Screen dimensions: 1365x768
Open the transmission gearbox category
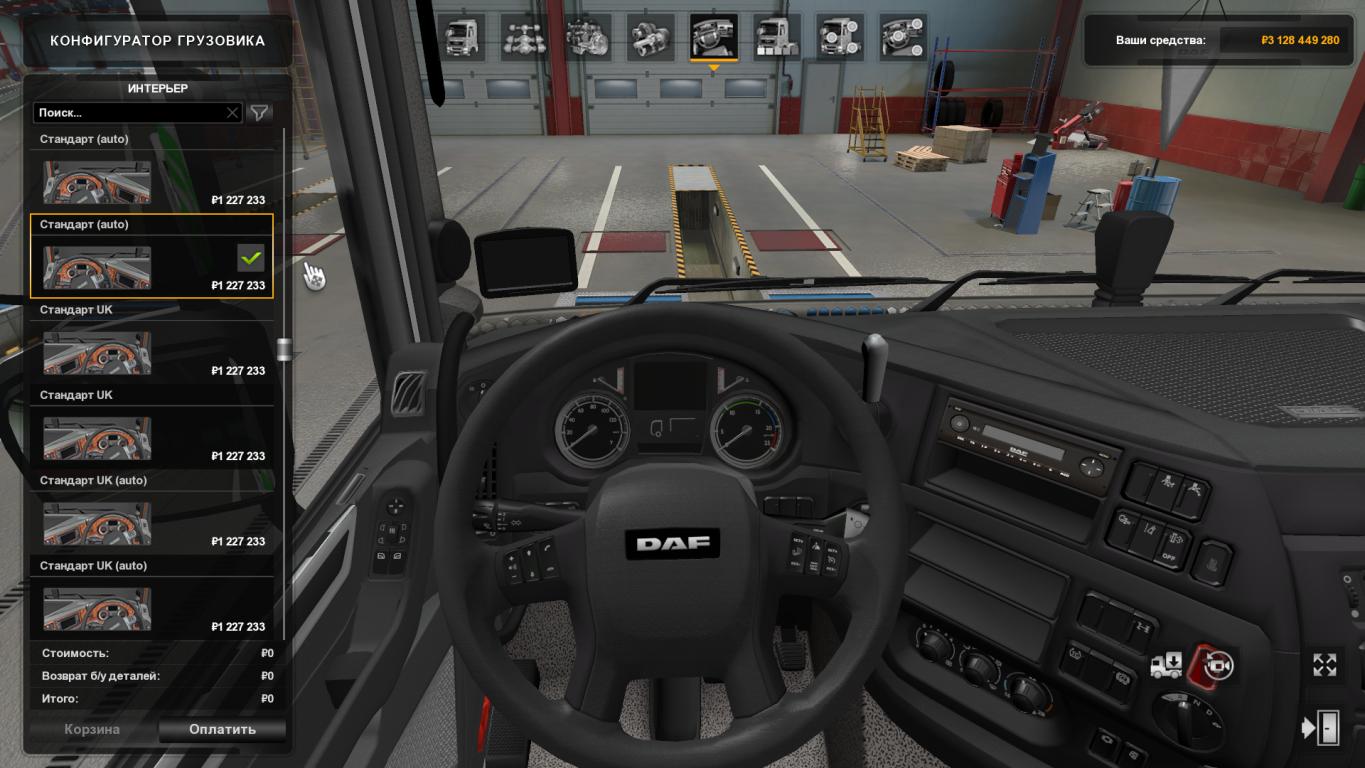coord(650,37)
